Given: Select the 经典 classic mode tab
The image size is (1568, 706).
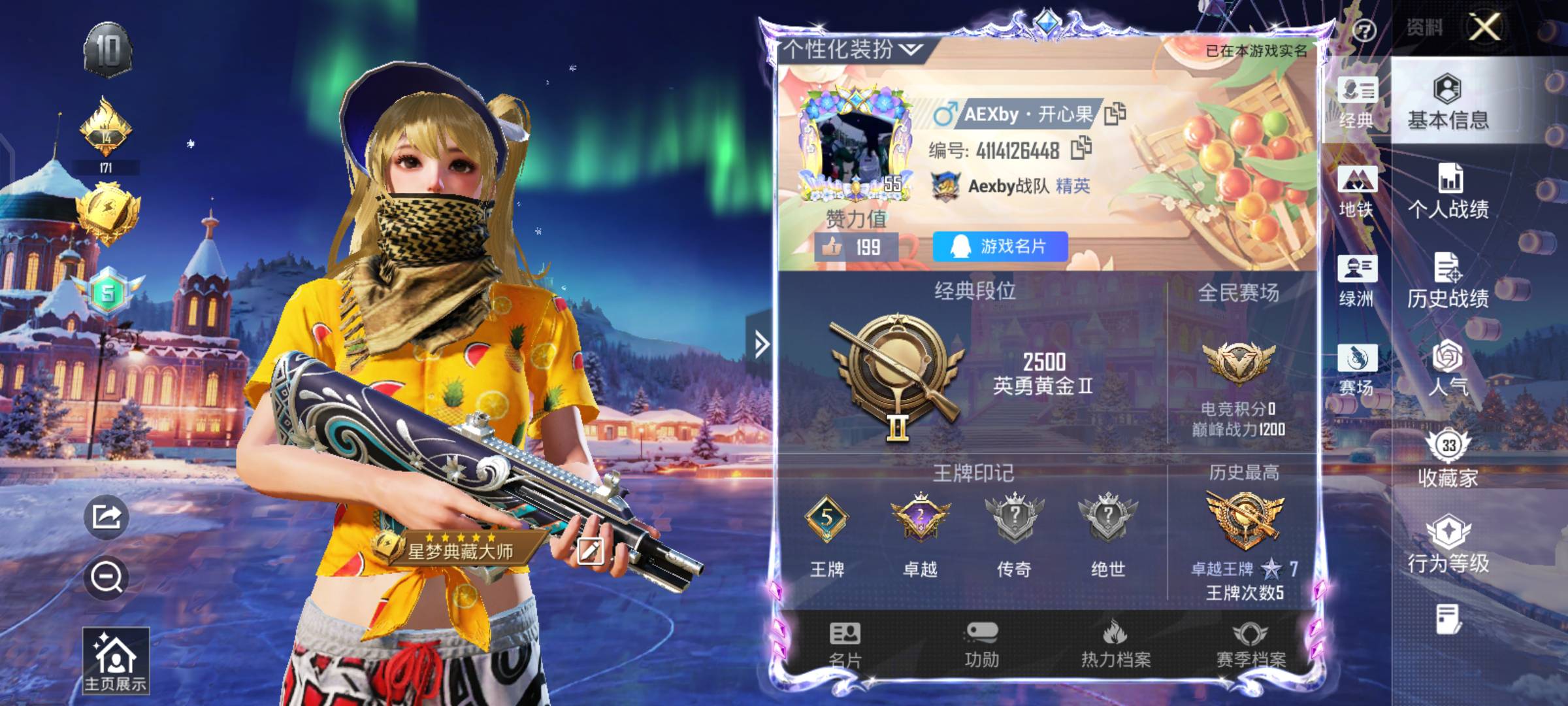Looking at the screenshot, I should tap(1356, 102).
